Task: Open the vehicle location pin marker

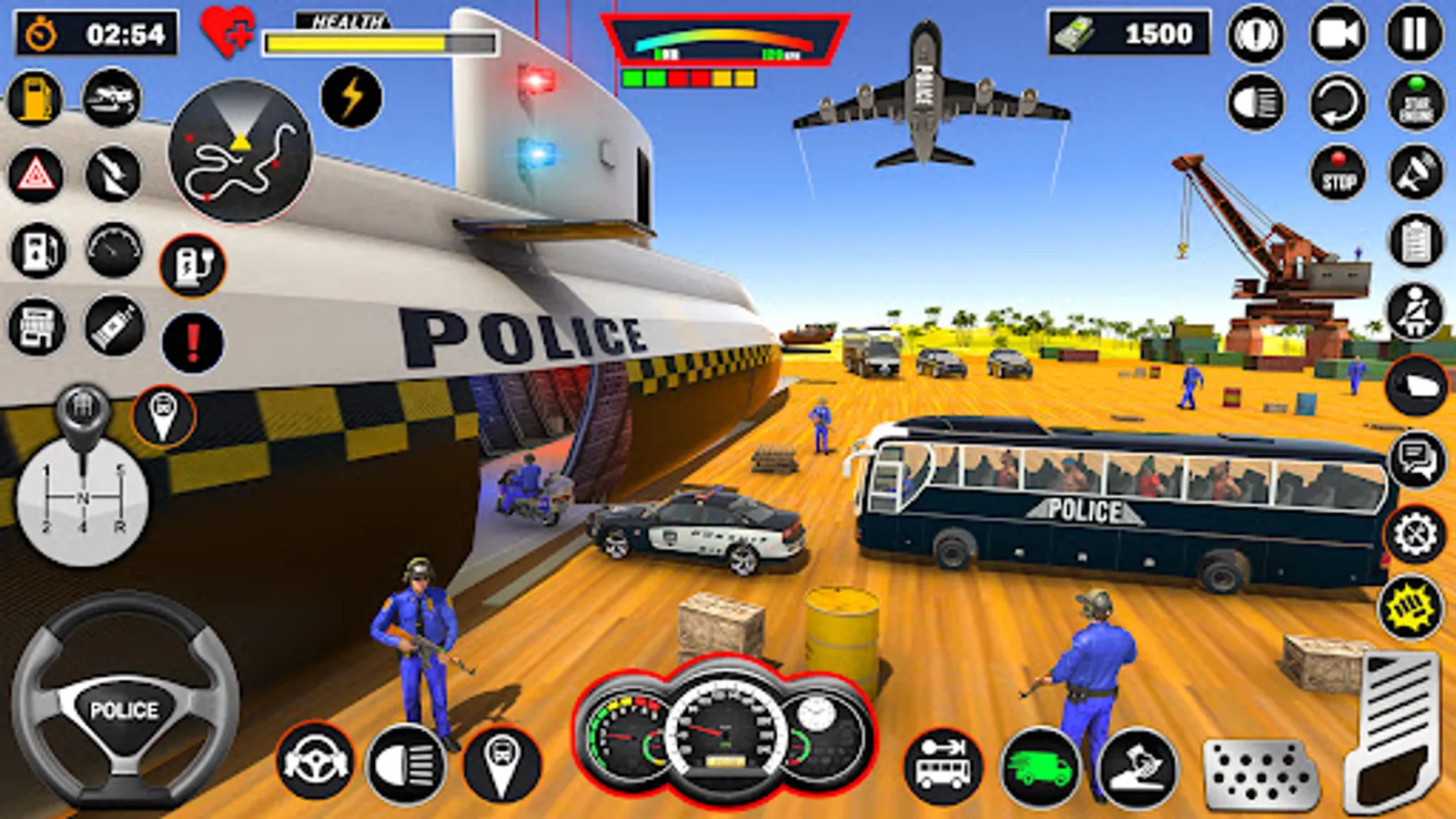Action: click(162, 414)
